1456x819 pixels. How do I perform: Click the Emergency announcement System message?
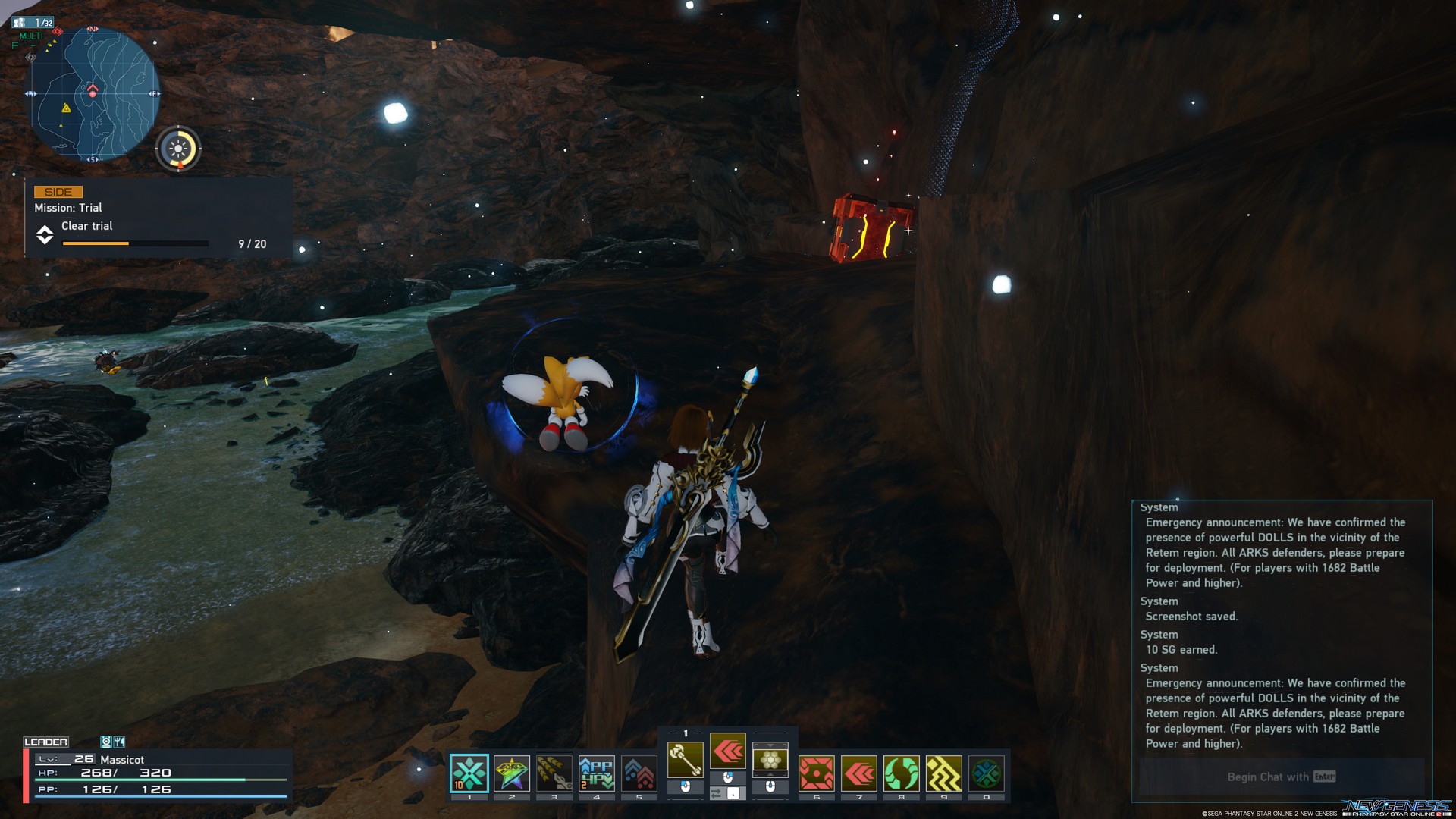(x=1282, y=552)
